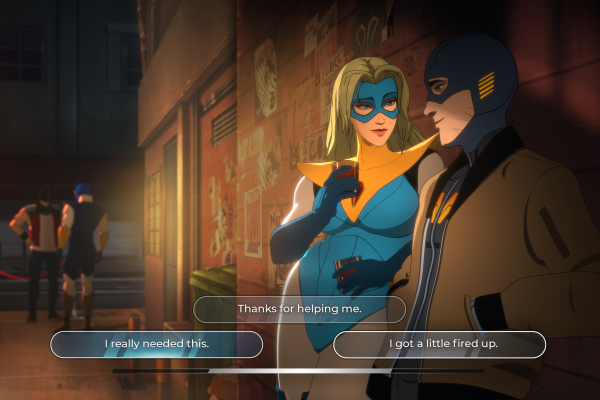Pick the "I got a little fired up." response

point(439,345)
